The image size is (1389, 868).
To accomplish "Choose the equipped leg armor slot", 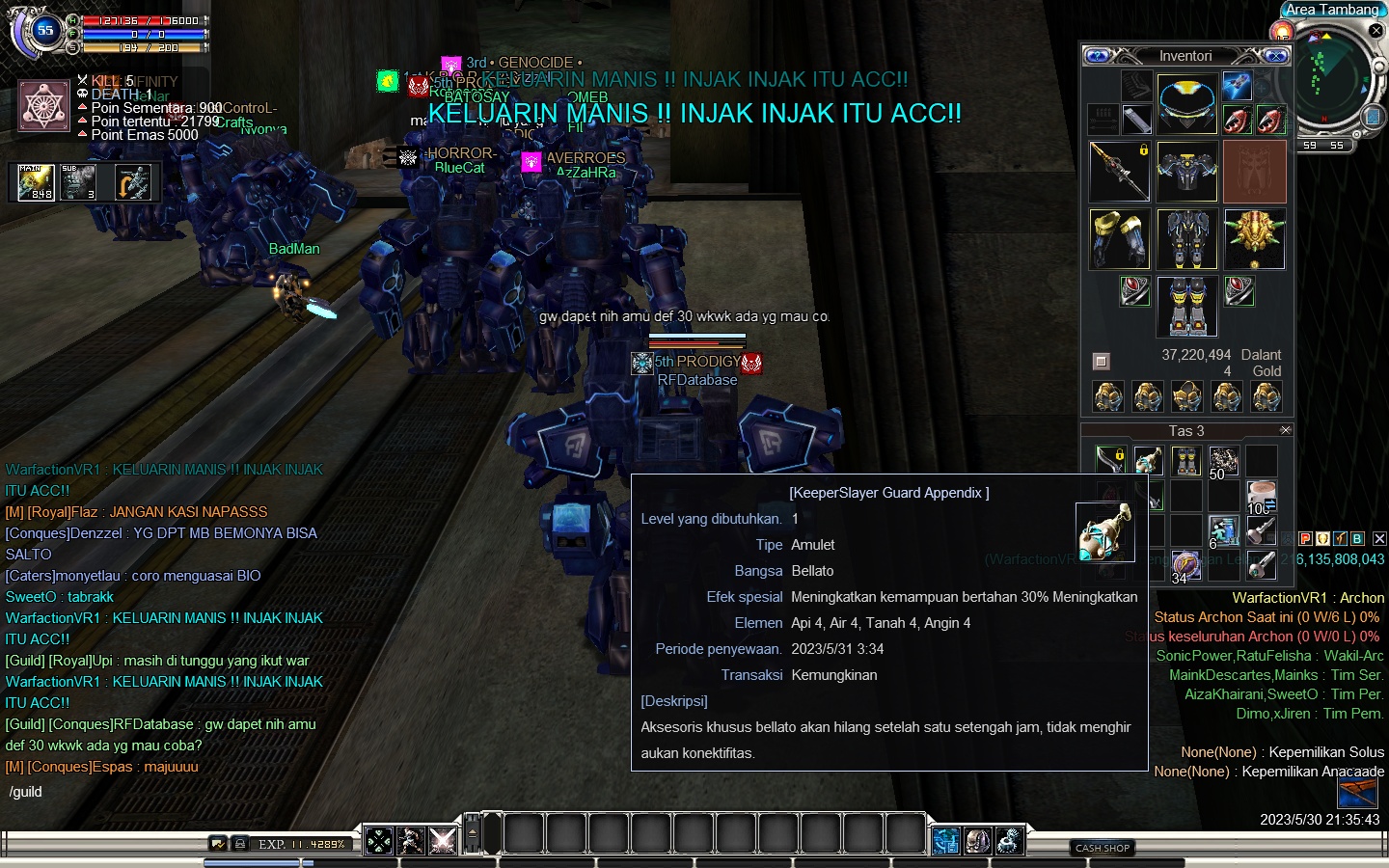I will coord(1186,239).
